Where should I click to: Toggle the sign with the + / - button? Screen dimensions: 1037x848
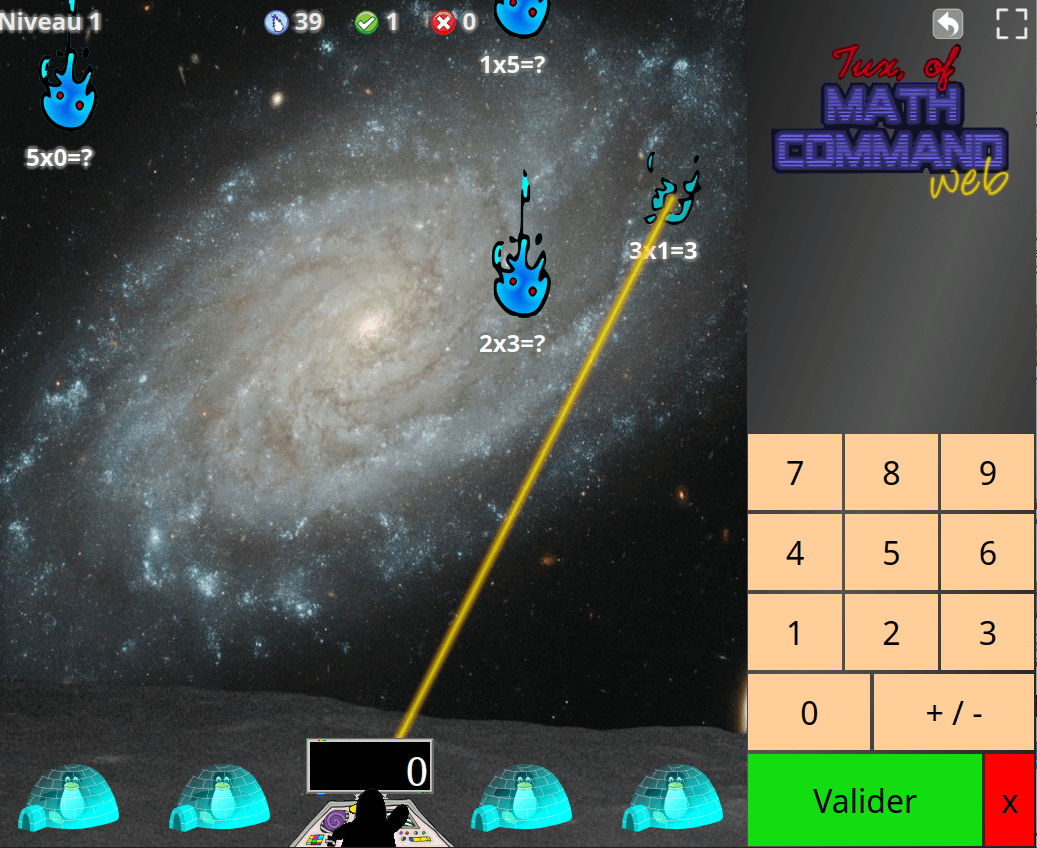[x=954, y=713]
